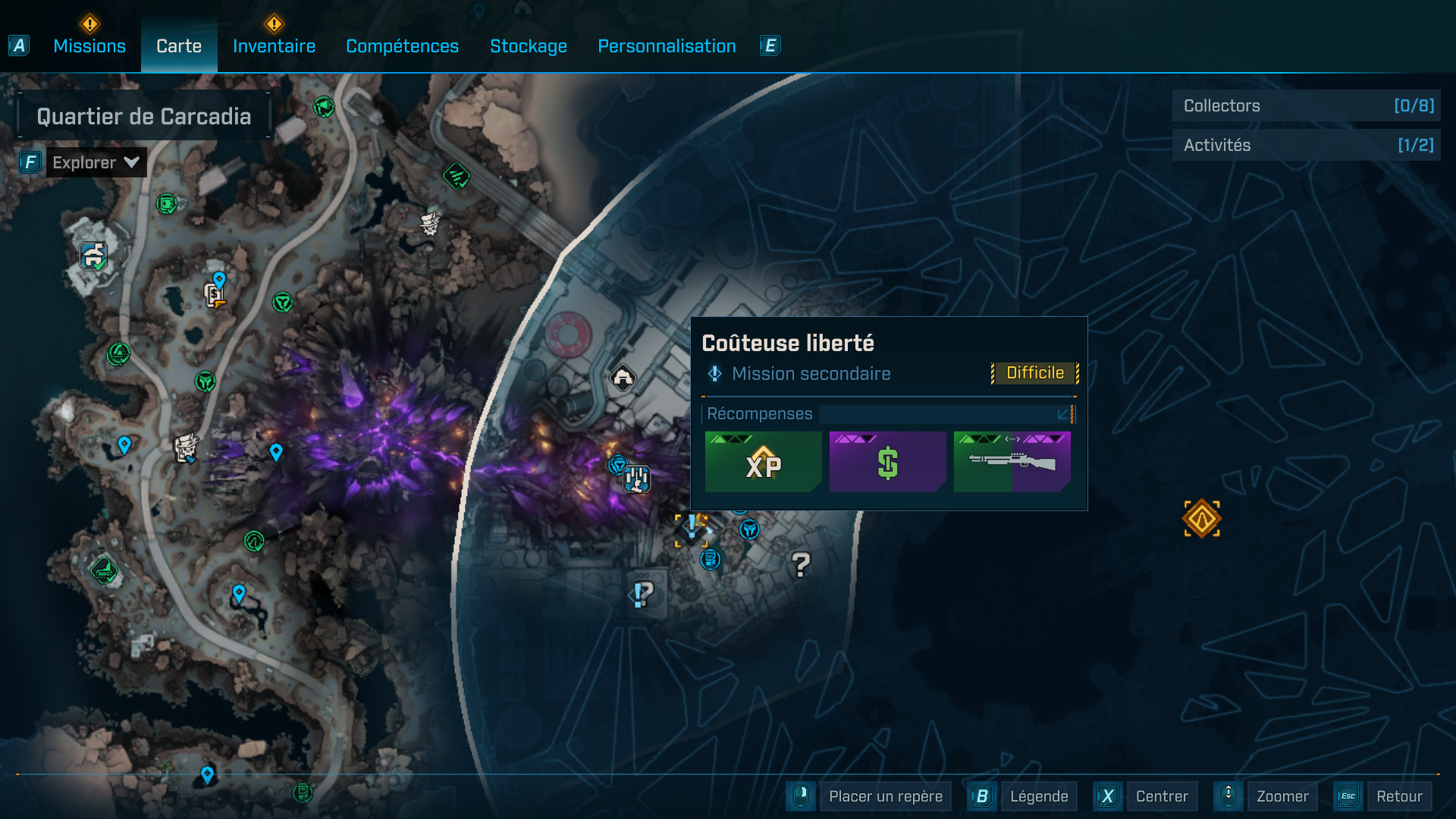Open the Personnalisation tab

667,46
